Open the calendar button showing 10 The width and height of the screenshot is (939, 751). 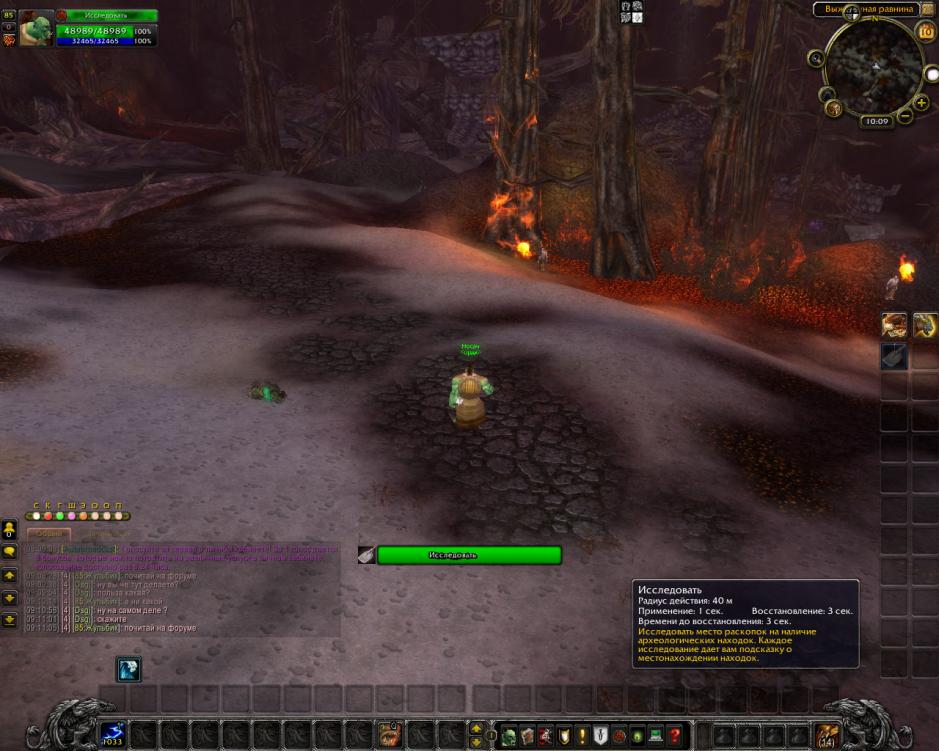click(925, 32)
